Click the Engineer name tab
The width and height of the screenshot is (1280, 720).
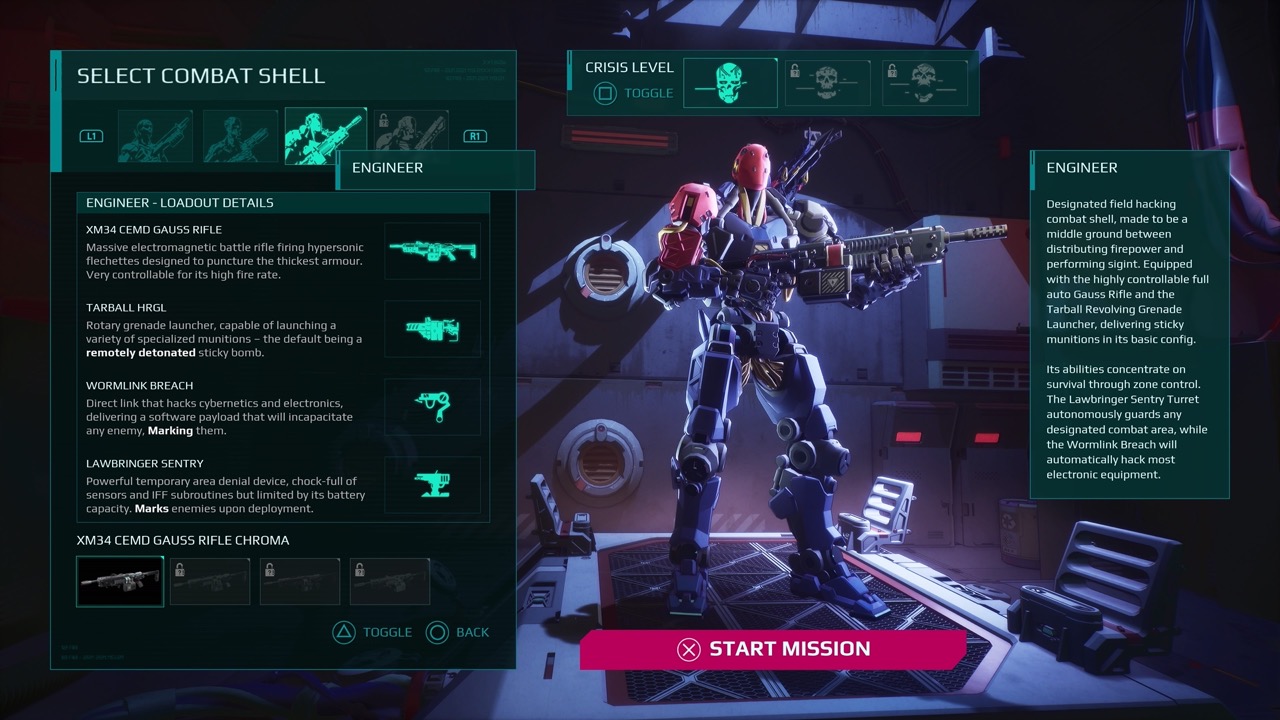coord(436,169)
